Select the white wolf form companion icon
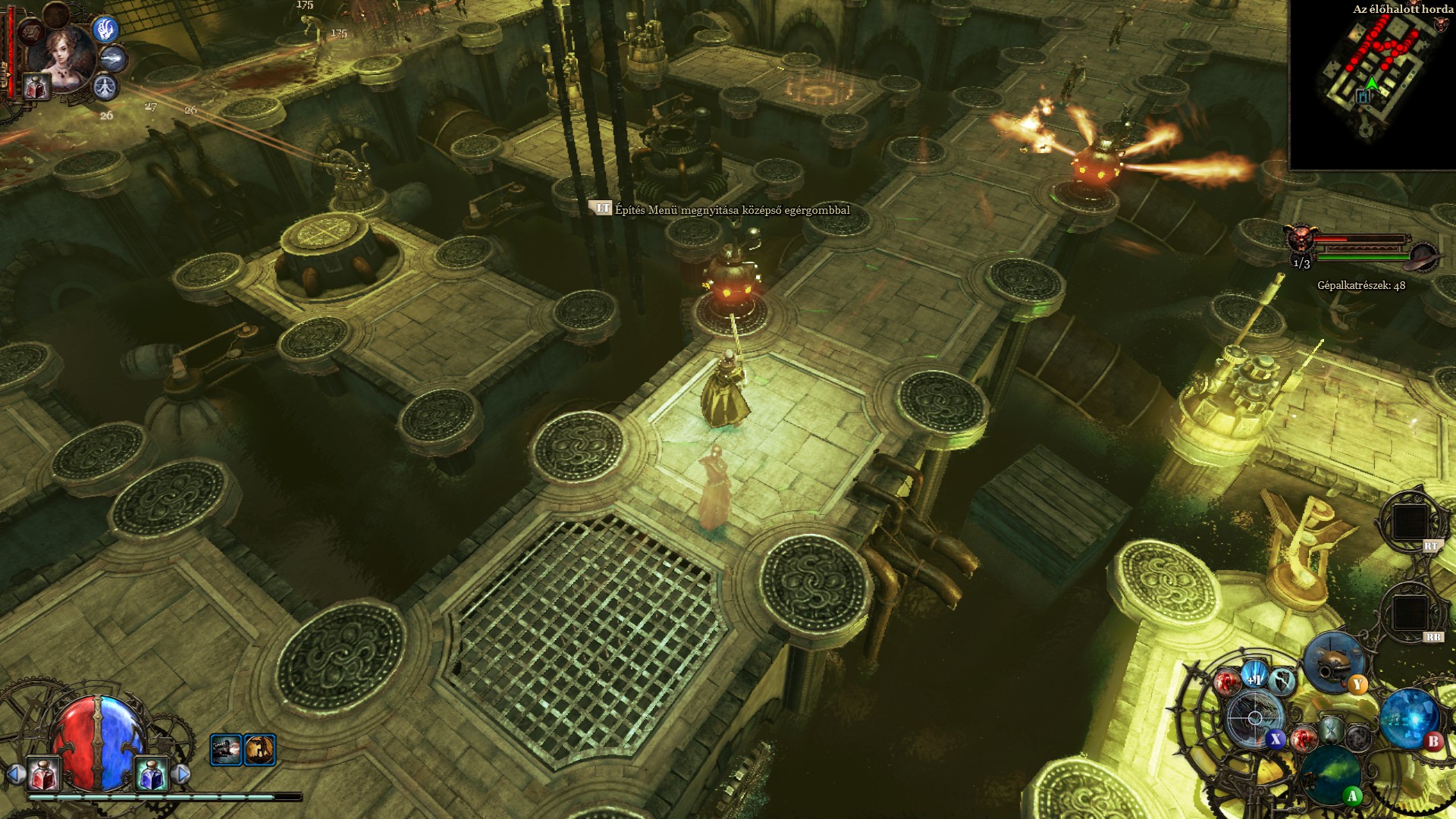Screen dimensions: 1456x819 [x=115, y=58]
